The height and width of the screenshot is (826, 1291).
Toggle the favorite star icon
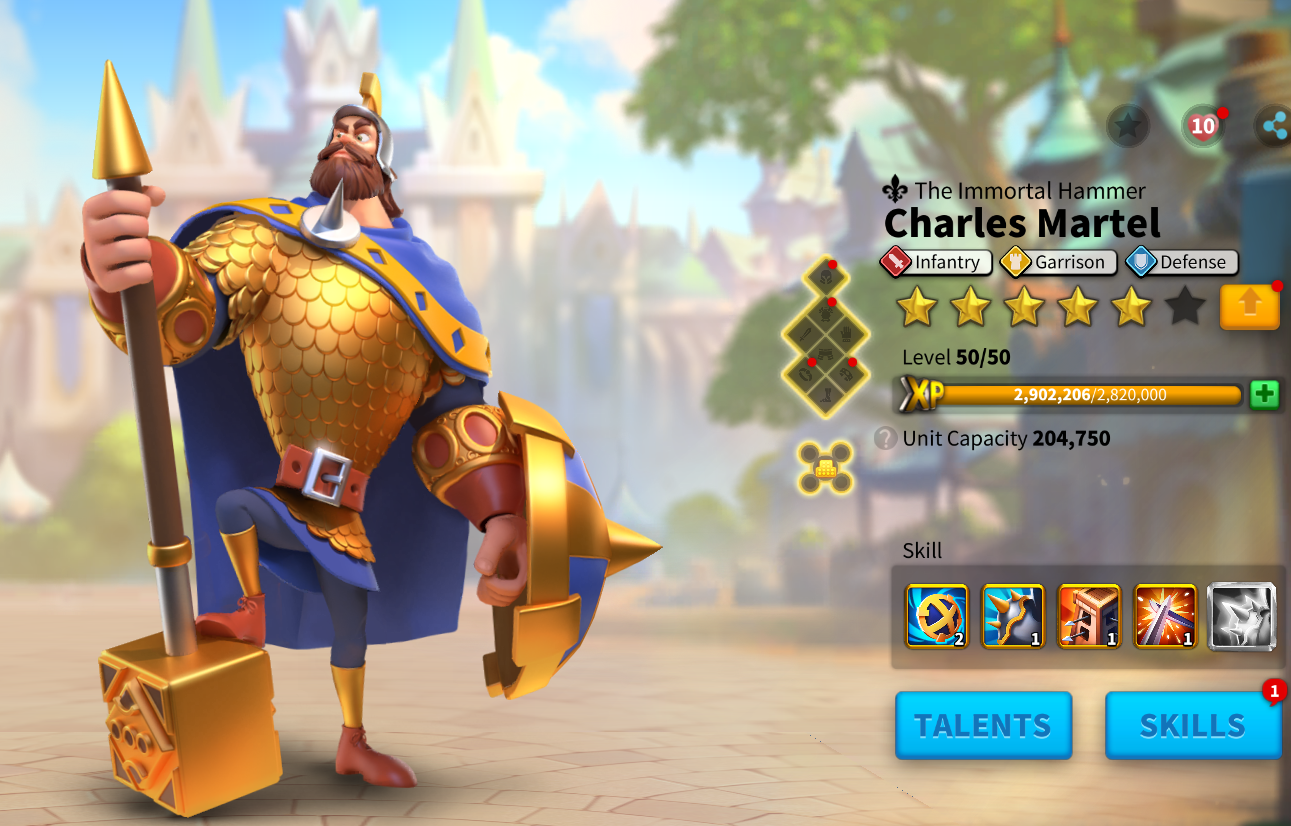pos(1128,126)
